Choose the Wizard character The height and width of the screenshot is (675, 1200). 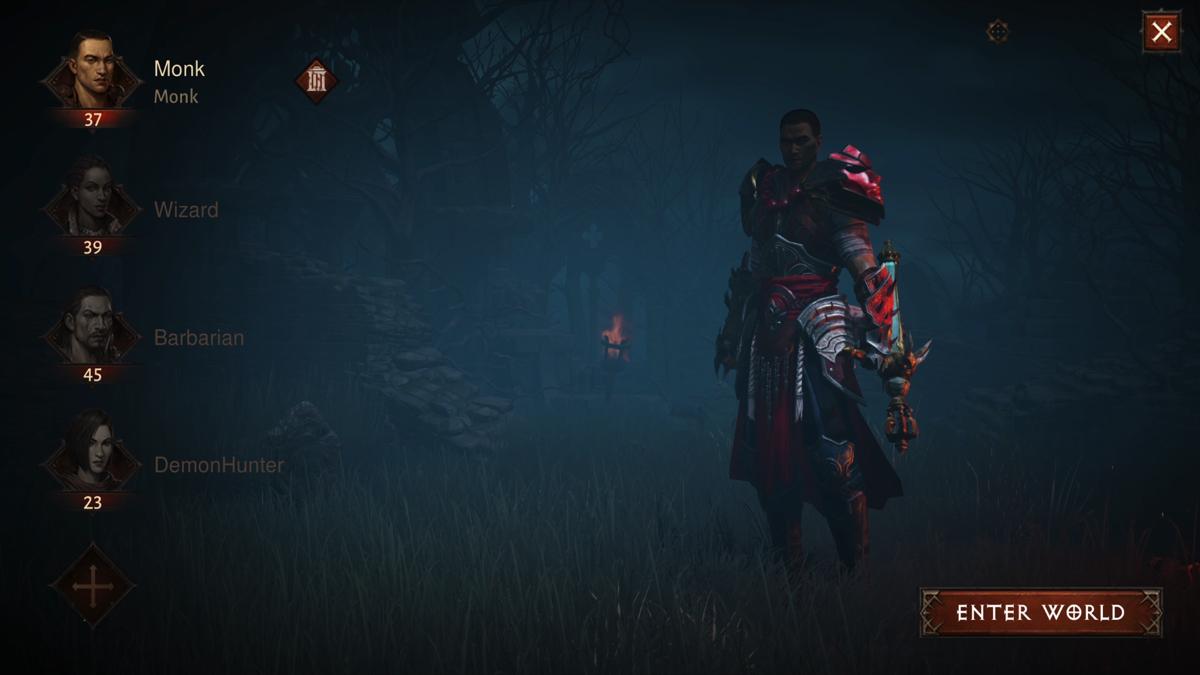pos(92,207)
